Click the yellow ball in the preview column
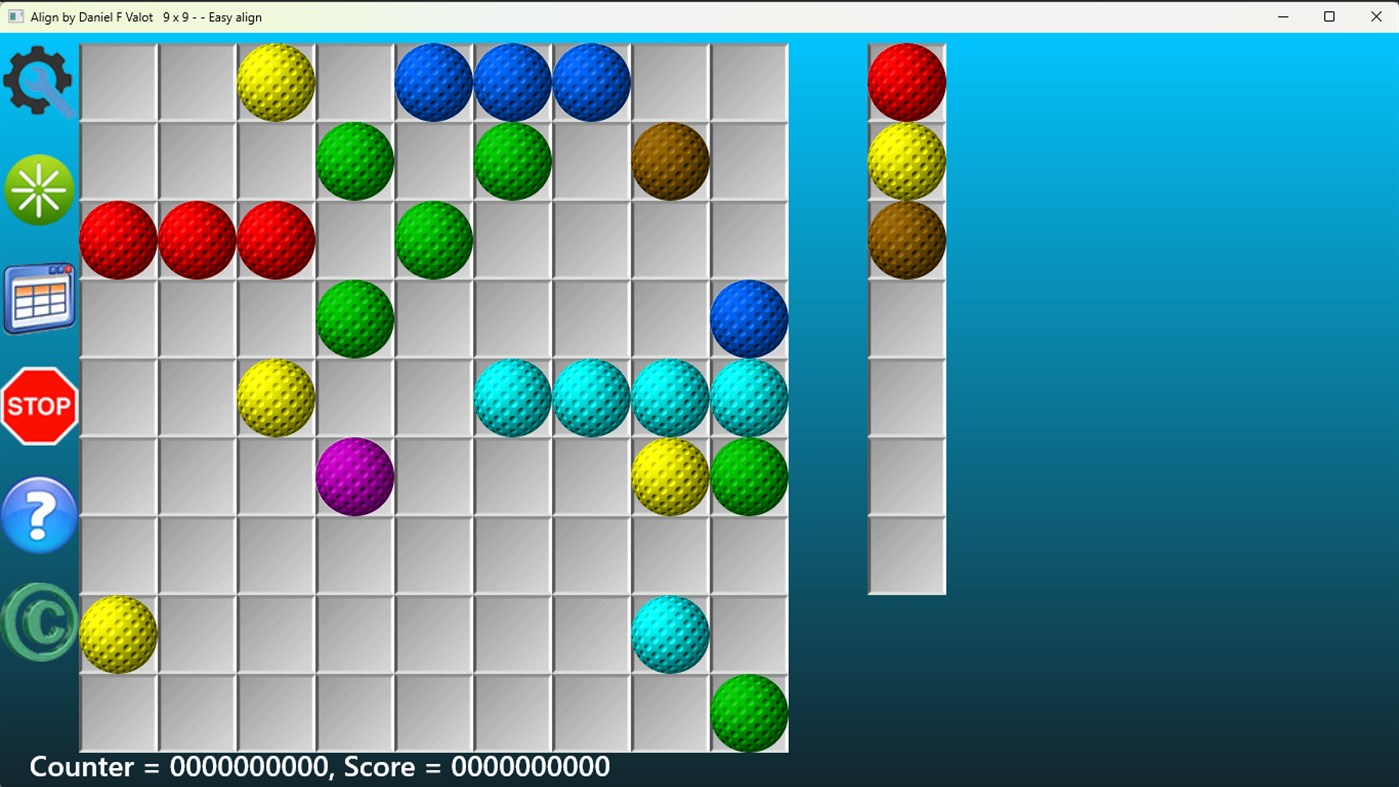The height and width of the screenshot is (787, 1399). 905,161
